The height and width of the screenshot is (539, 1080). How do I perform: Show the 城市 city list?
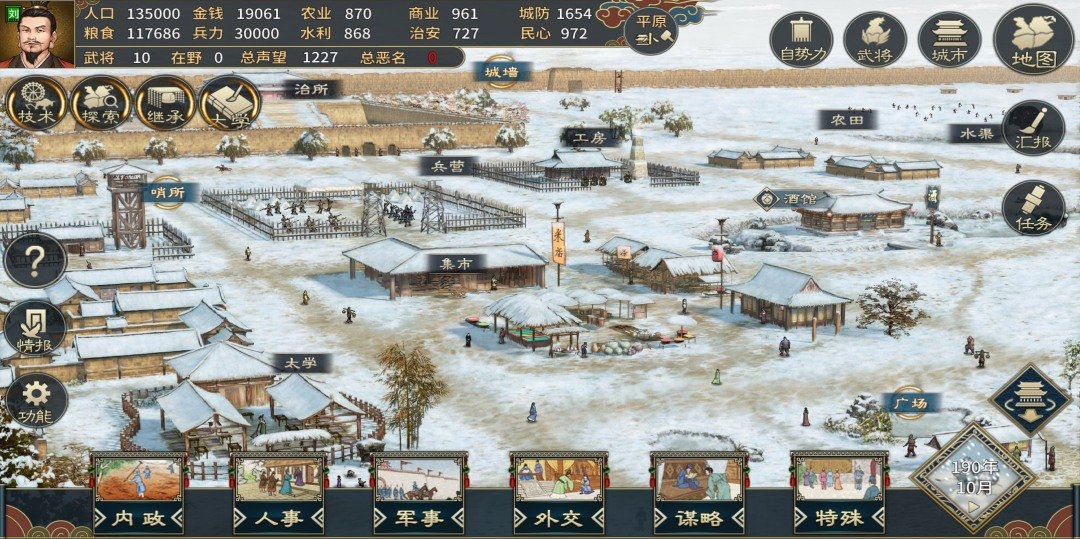[x=949, y=40]
